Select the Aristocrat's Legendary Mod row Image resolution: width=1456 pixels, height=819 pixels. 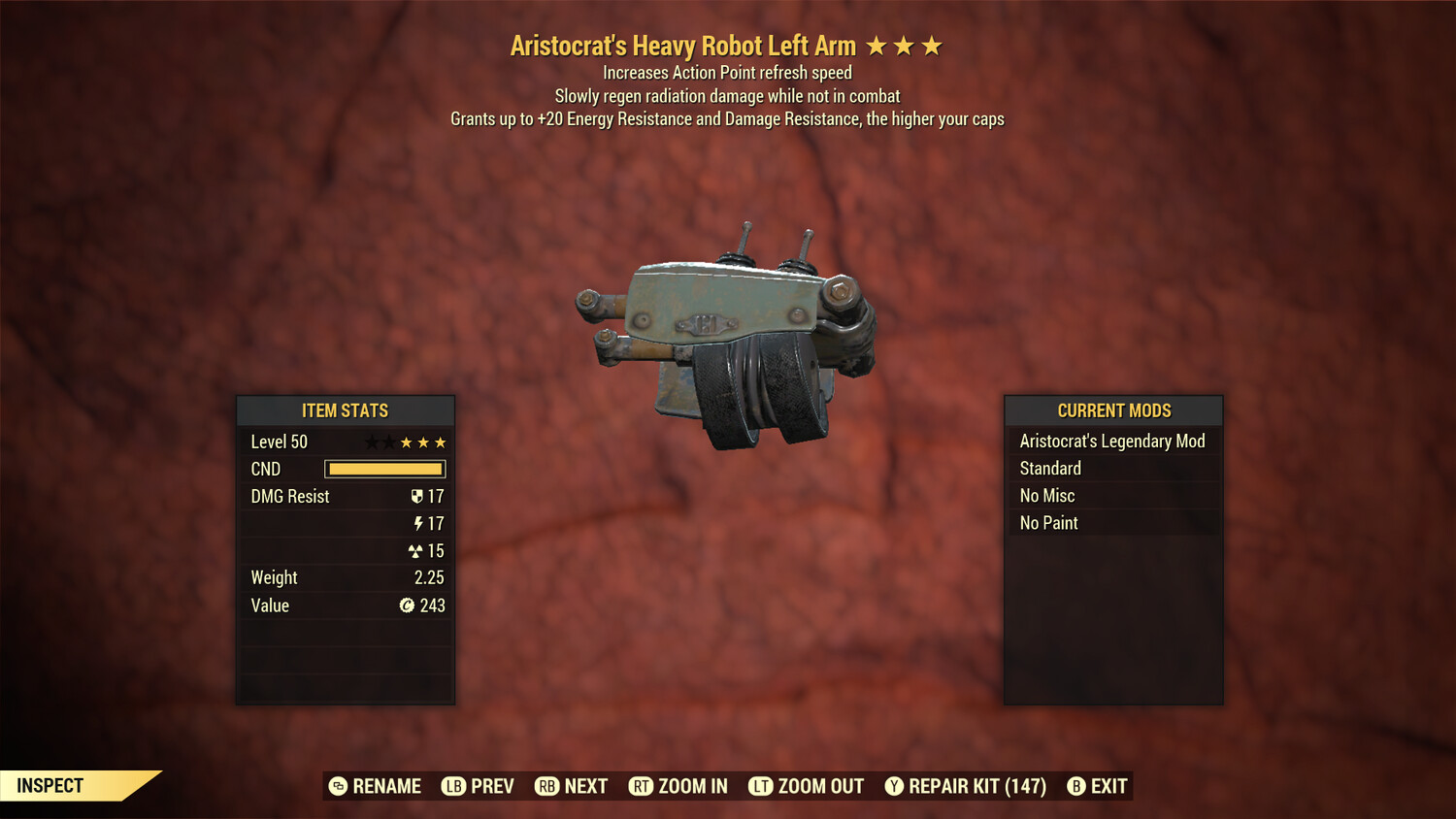1112,442
